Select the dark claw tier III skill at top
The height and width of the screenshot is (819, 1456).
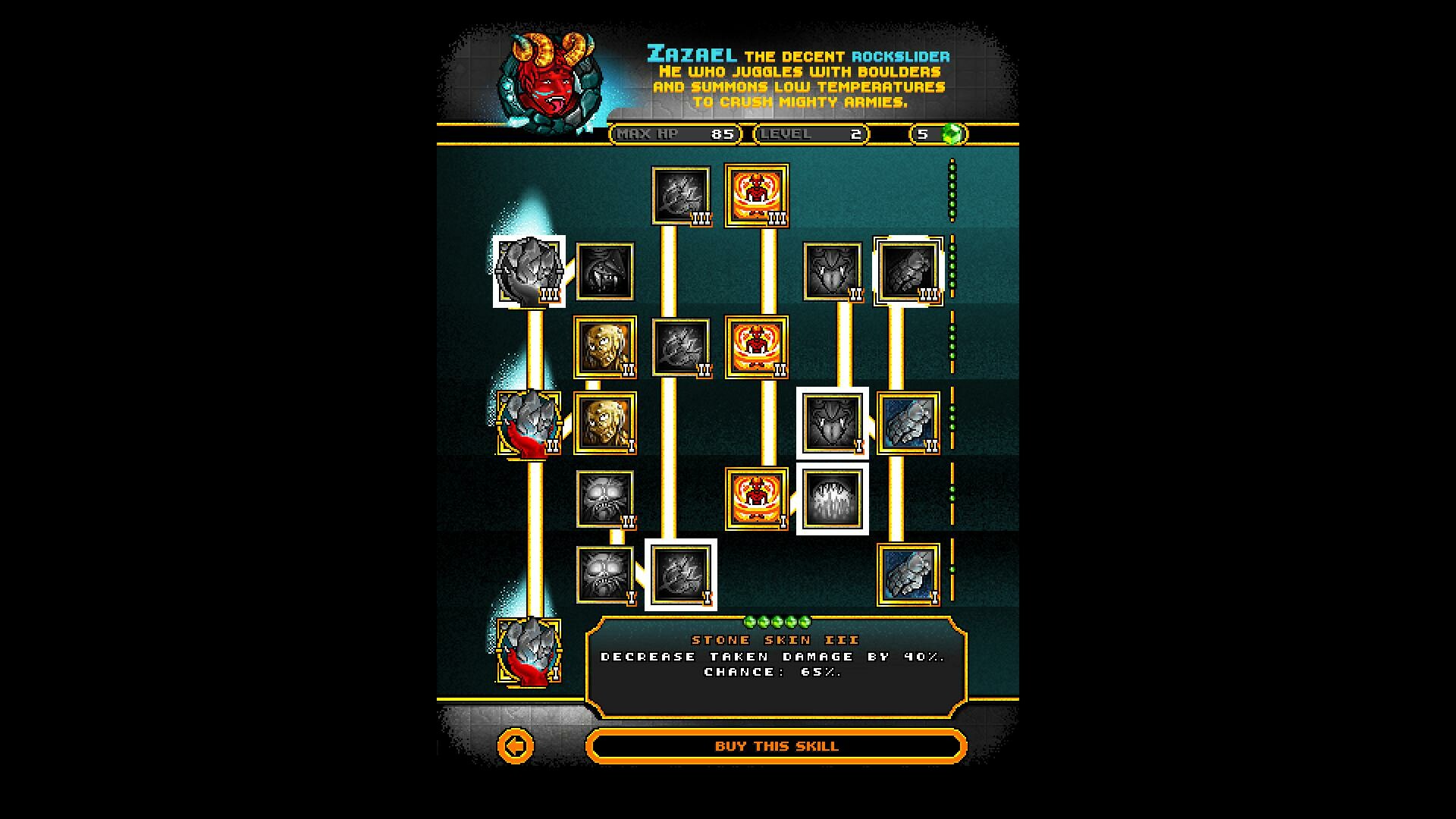(x=680, y=196)
